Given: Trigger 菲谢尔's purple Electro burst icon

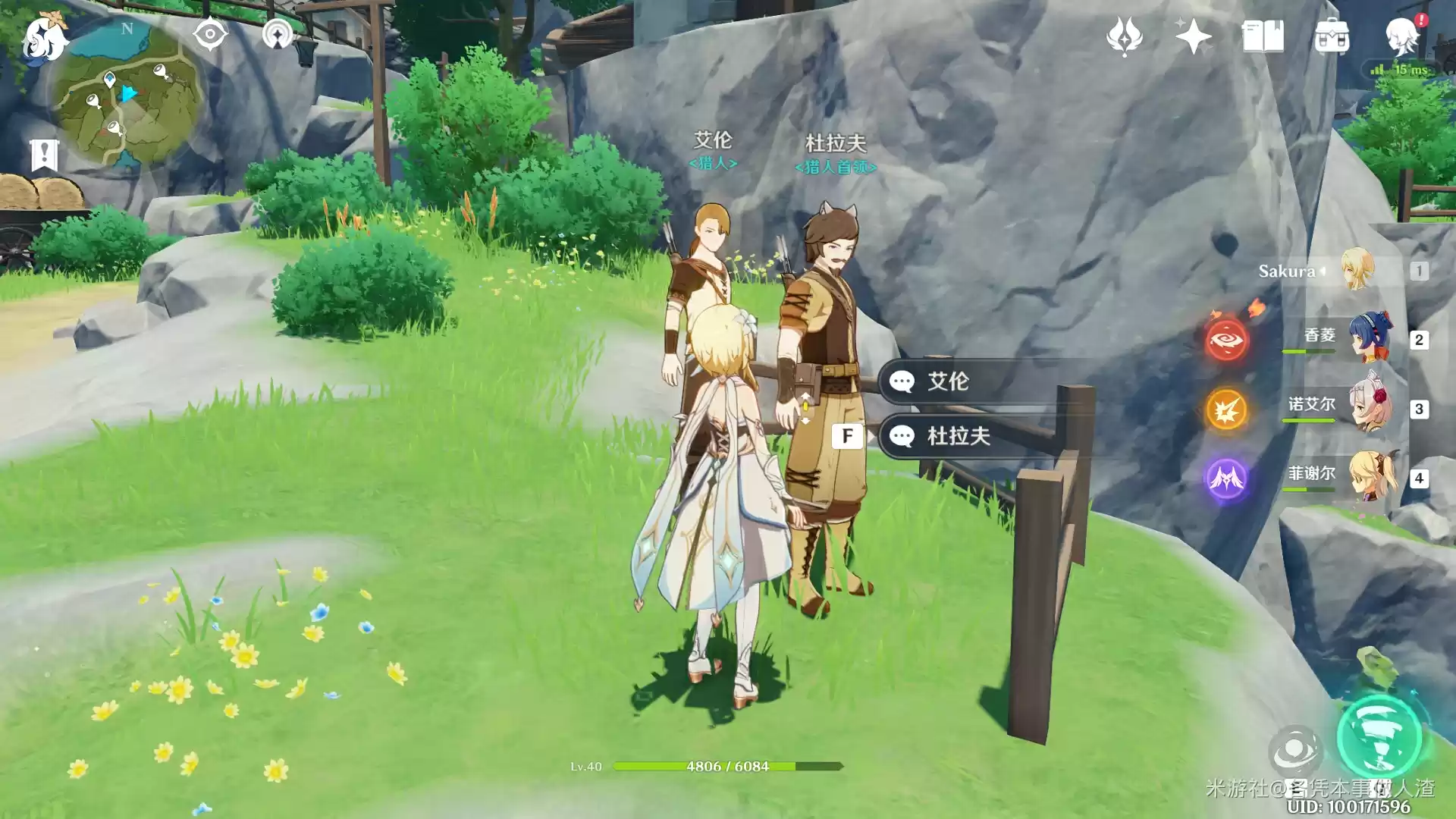Looking at the screenshot, I should (x=1226, y=479).
